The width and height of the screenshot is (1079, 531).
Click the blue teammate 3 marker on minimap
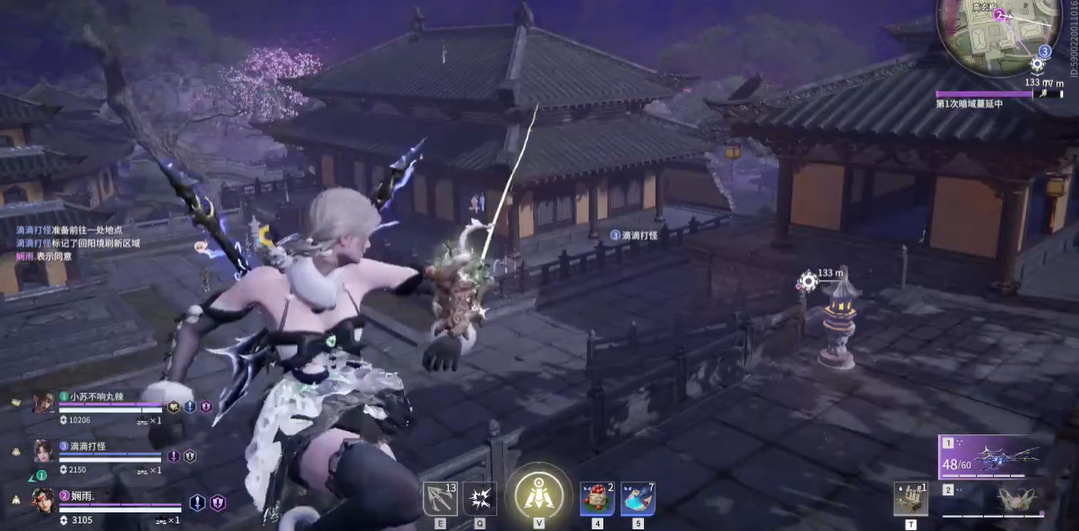pyautogui.click(x=1044, y=51)
